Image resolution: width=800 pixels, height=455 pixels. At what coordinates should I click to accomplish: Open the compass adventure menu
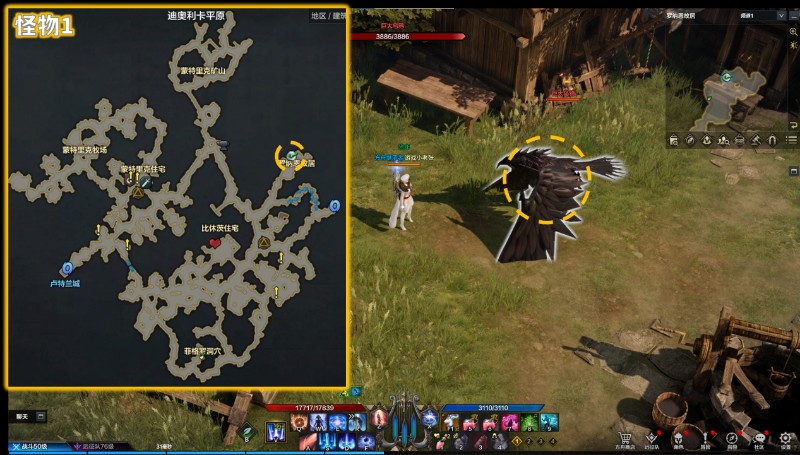point(732,437)
